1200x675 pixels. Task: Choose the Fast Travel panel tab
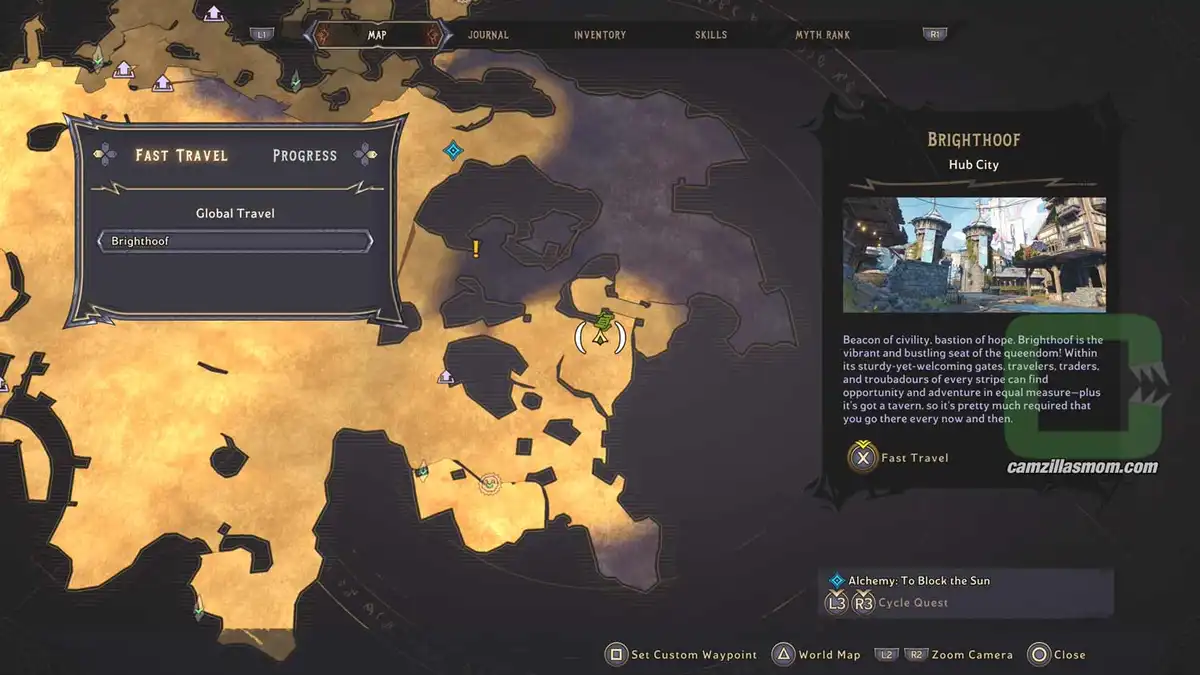[x=182, y=155]
